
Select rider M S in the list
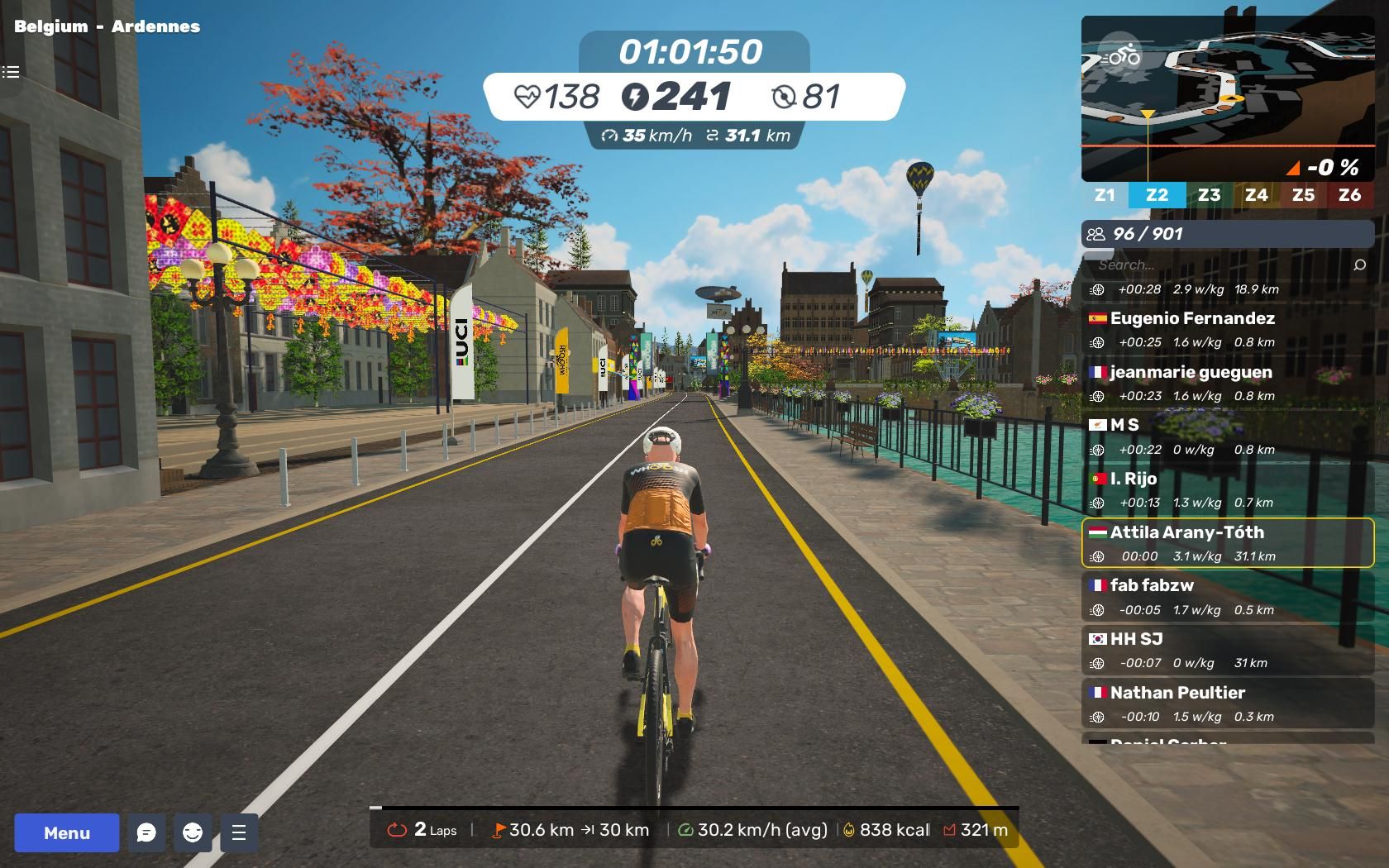[x=1227, y=436]
